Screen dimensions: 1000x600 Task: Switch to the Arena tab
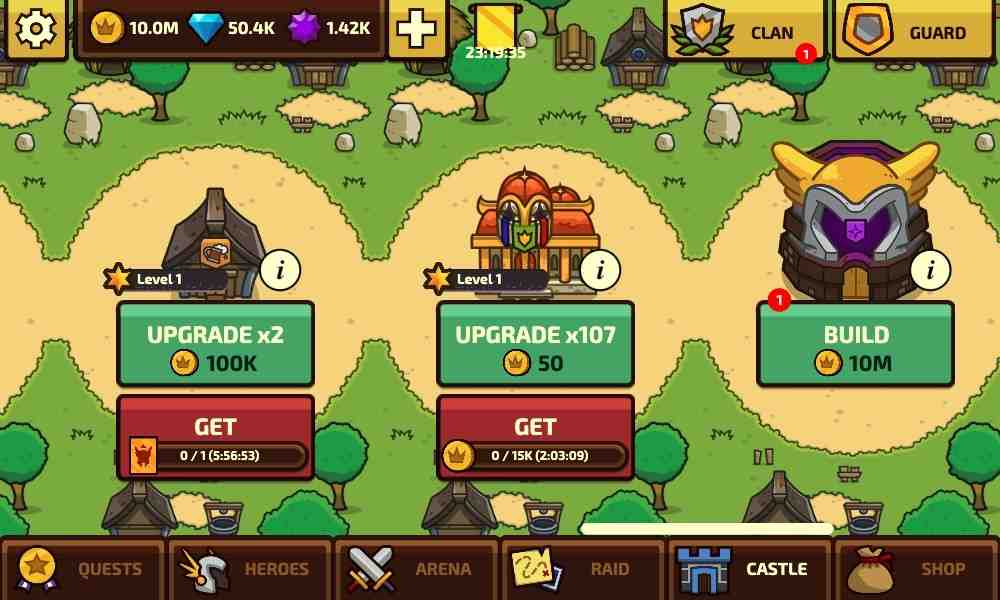click(x=416, y=569)
